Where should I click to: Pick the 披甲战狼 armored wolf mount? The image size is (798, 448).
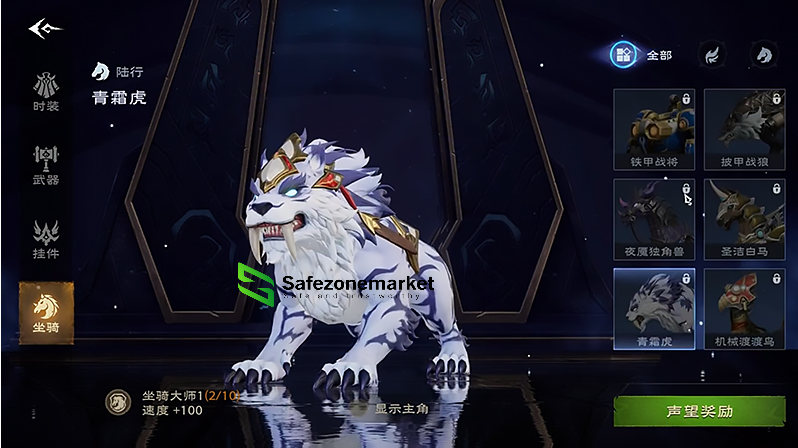tap(743, 129)
